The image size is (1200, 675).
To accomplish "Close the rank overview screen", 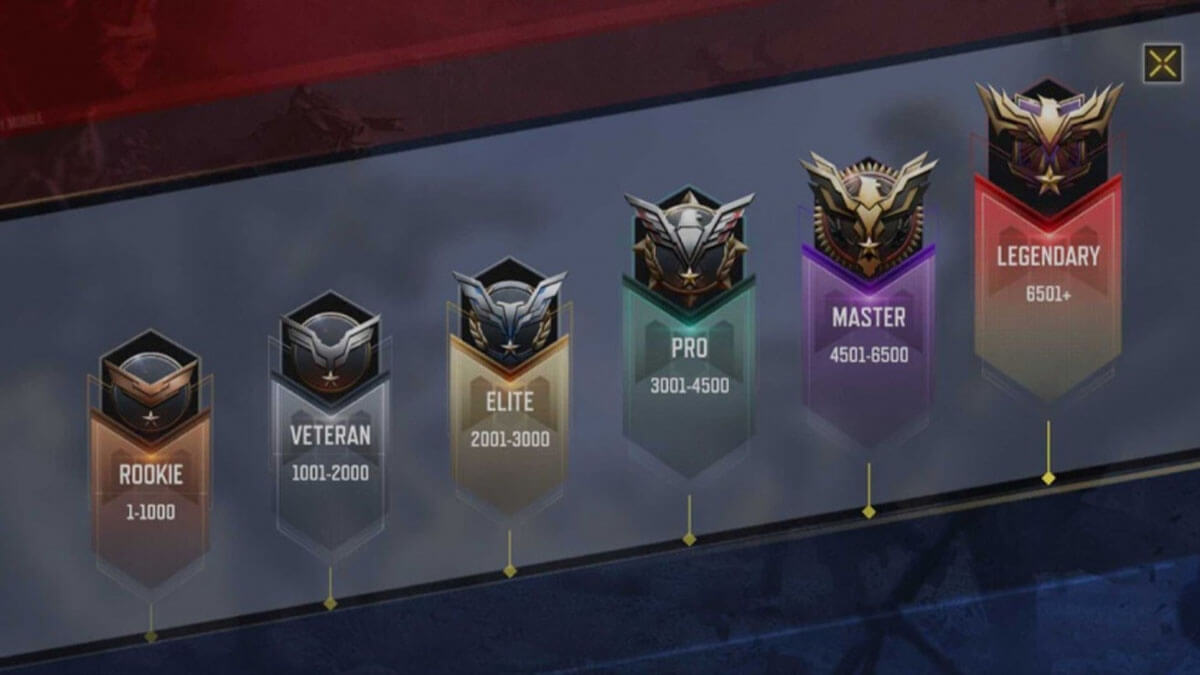I will coord(1162,64).
